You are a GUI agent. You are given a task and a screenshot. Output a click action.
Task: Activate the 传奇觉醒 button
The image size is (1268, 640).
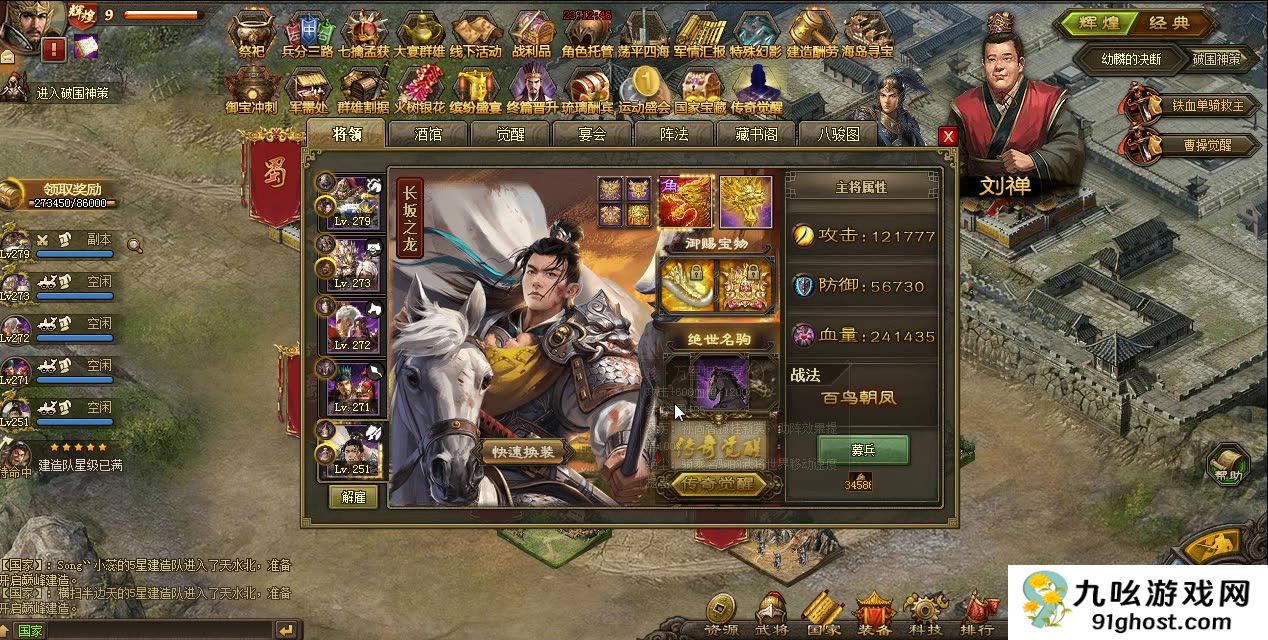(x=719, y=485)
